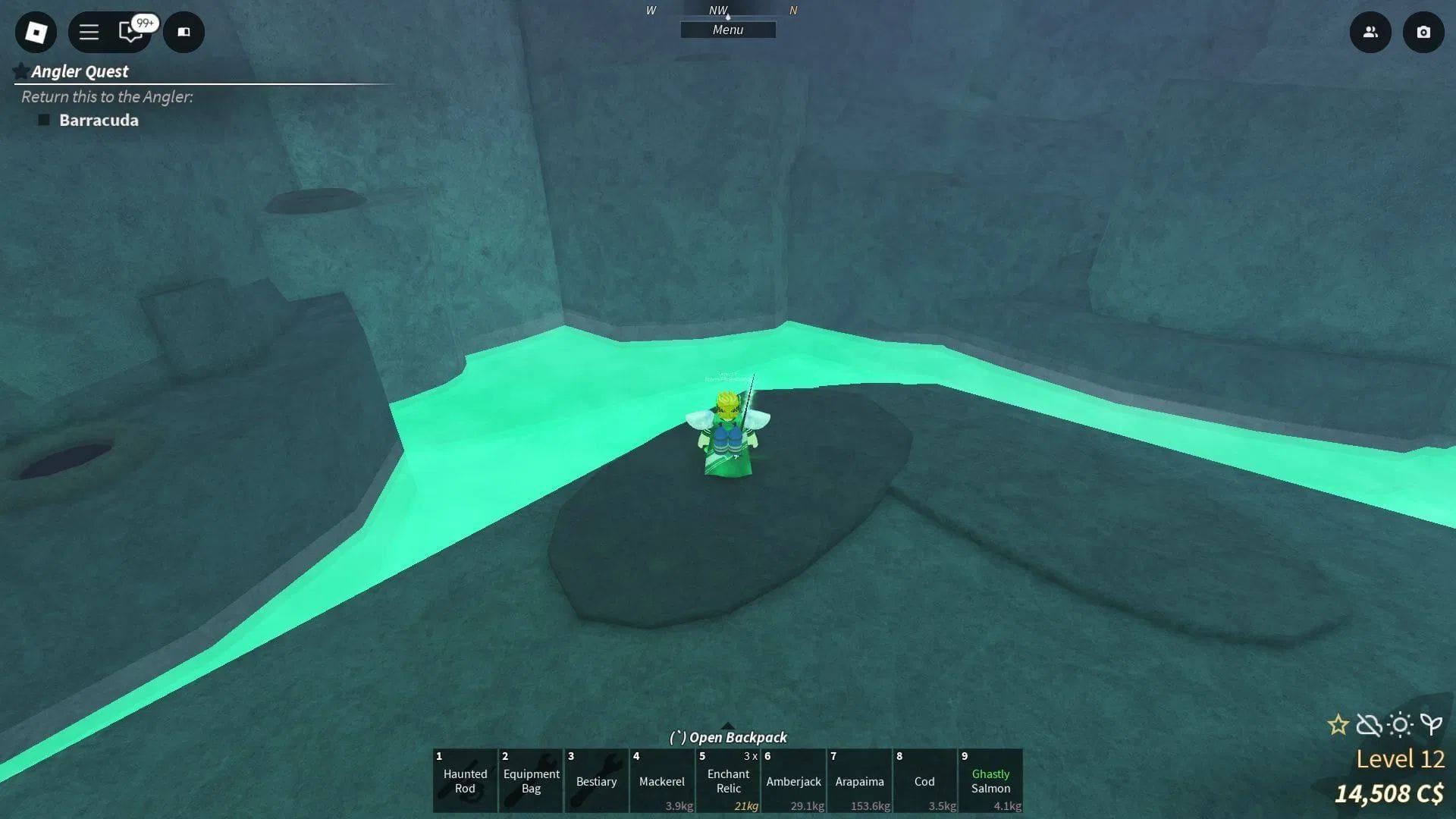Image resolution: width=1456 pixels, height=819 pixels.
Task: Select the Angler Quest tracker
Action: click(x=80, y=71)
